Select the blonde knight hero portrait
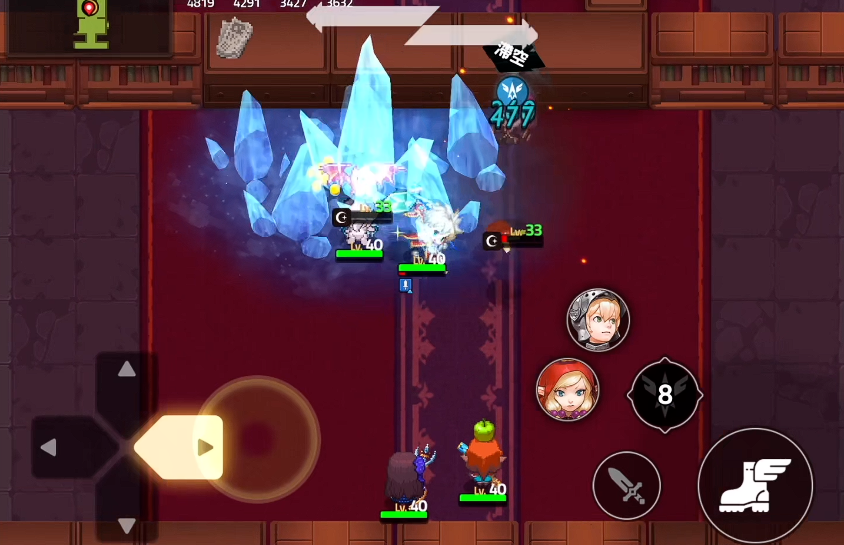The width and height of the screenshot is (844, 545). [x=598, y=320]
